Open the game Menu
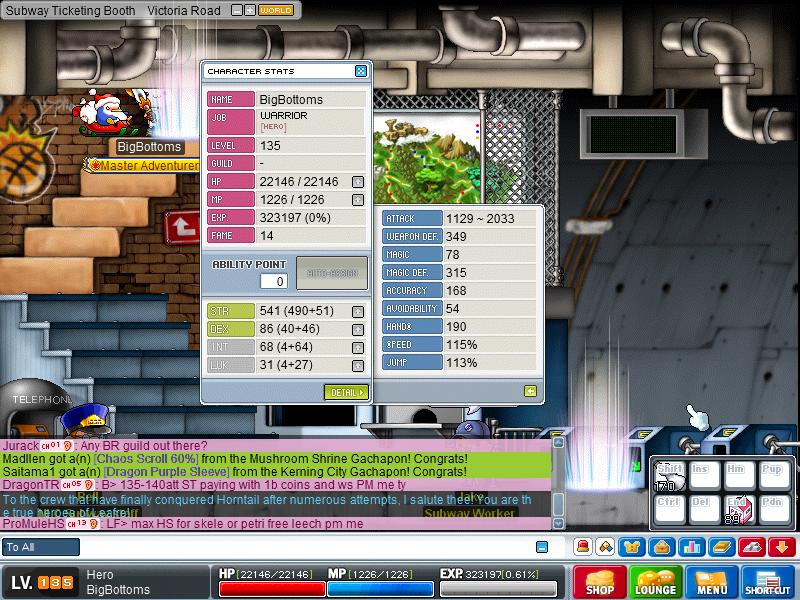Image resolution: width=800 pixels, height=600 pixels. tap(712, 583)
